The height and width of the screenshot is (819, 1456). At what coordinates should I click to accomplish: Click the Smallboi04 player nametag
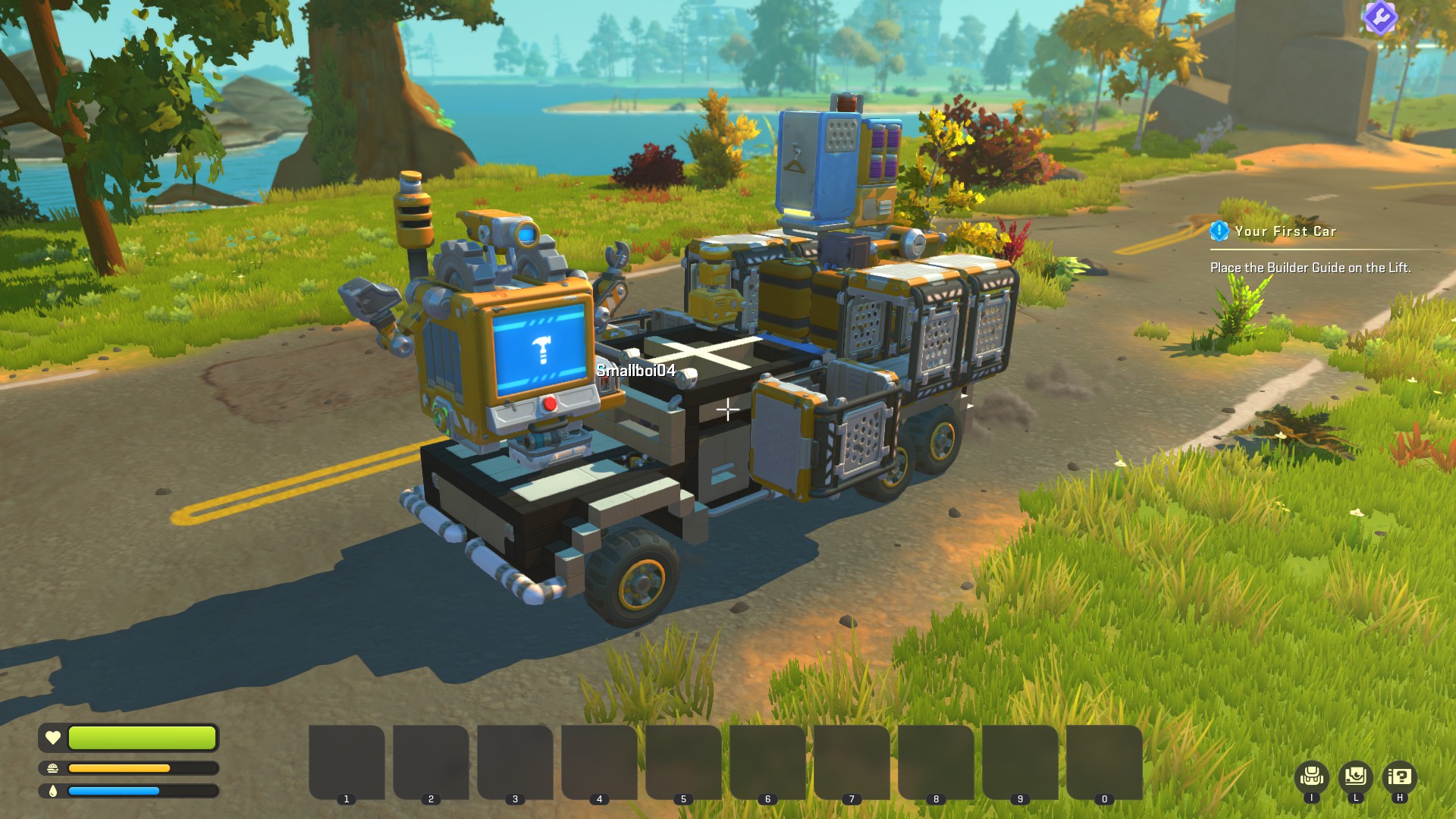(x=635, y=372)
